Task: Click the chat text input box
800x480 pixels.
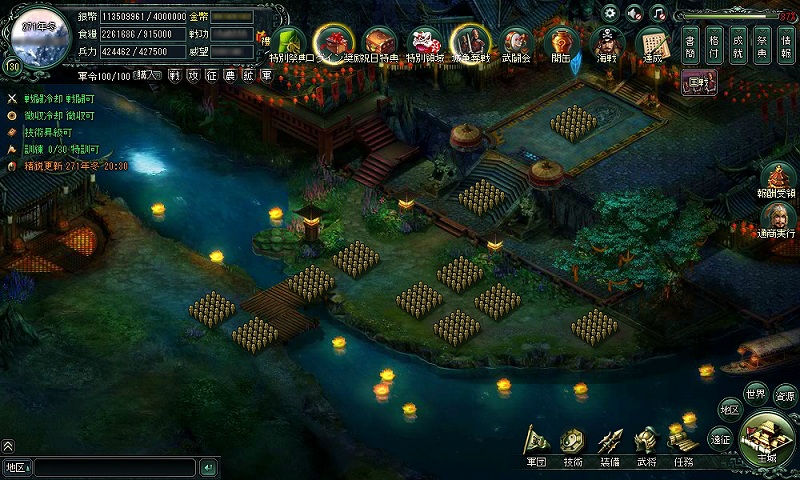Action: [112, 467]
